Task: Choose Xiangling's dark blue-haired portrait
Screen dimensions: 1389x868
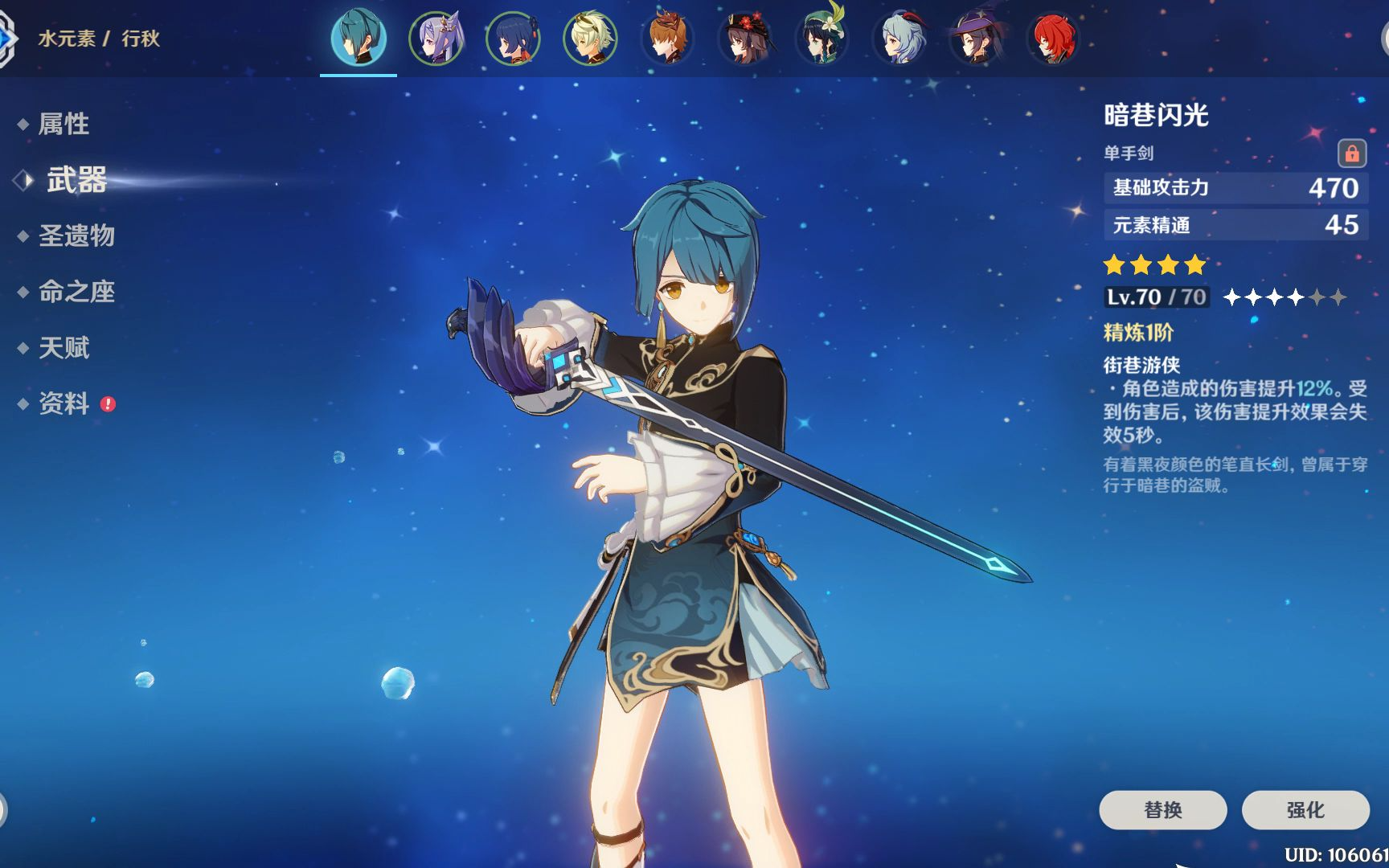Action: [513, 38]
